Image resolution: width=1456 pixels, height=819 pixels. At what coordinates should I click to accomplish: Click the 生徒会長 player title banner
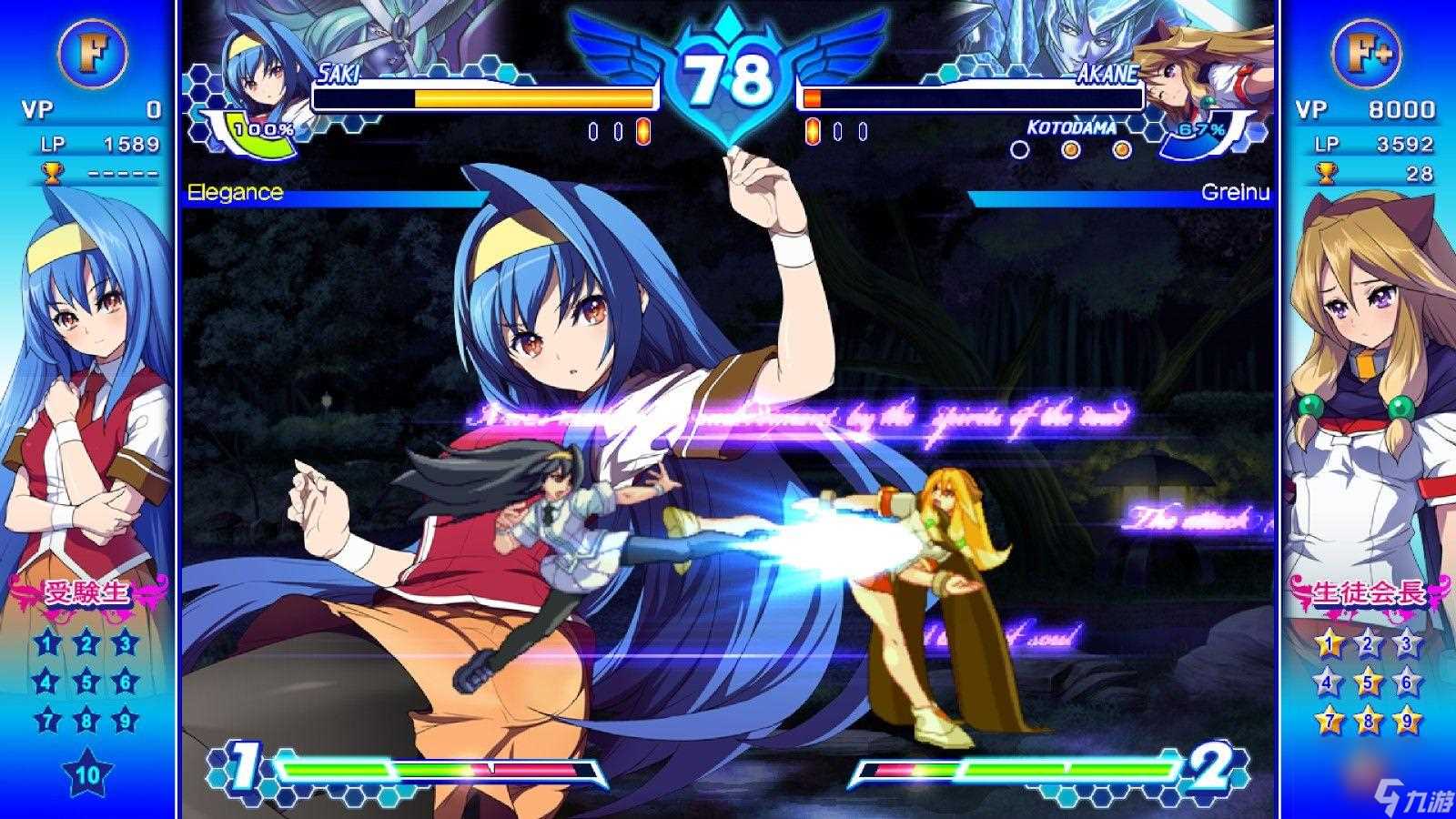[x=1367, y=594]
